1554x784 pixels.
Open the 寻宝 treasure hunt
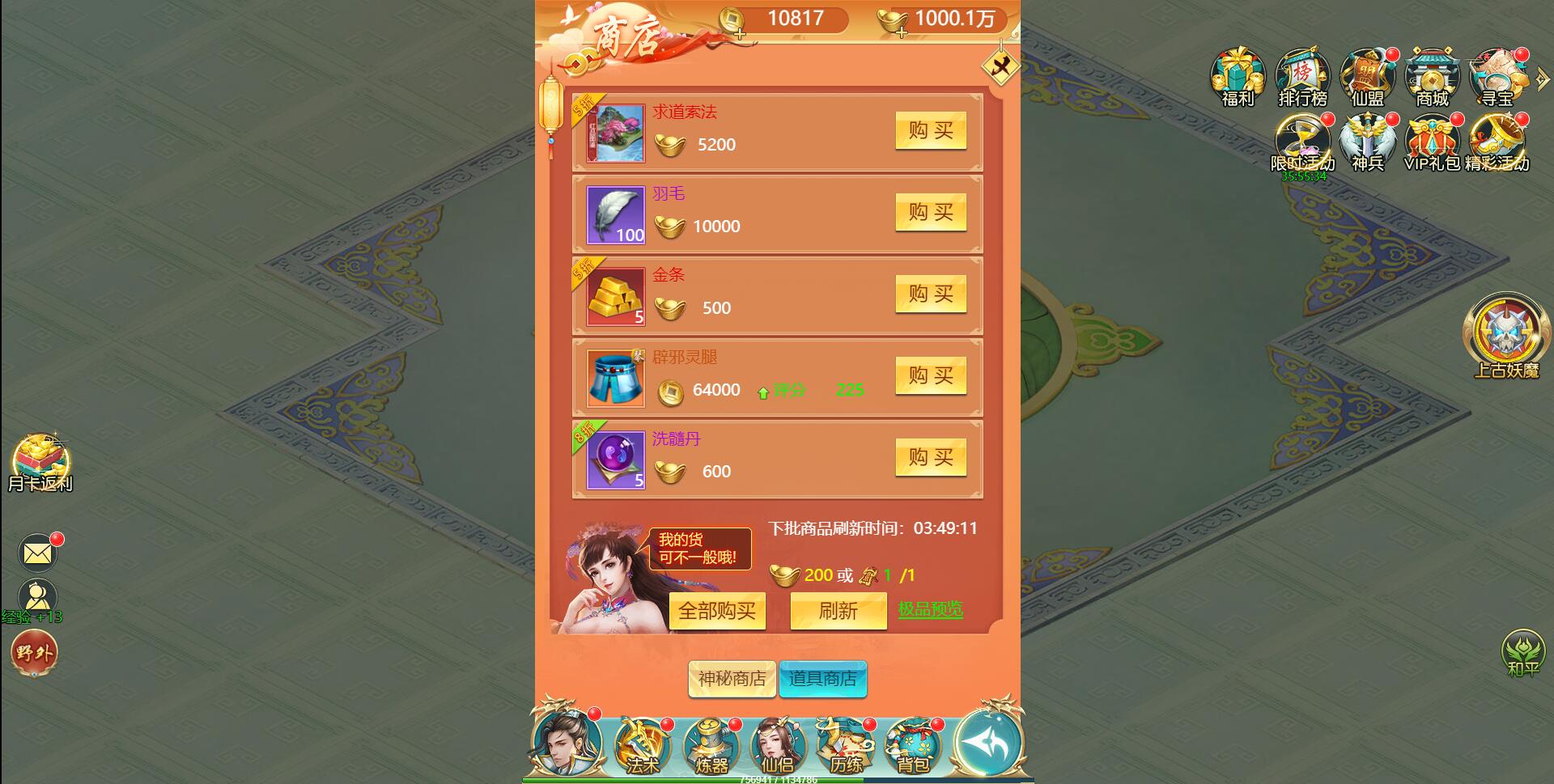click(x=1495, y=77)
